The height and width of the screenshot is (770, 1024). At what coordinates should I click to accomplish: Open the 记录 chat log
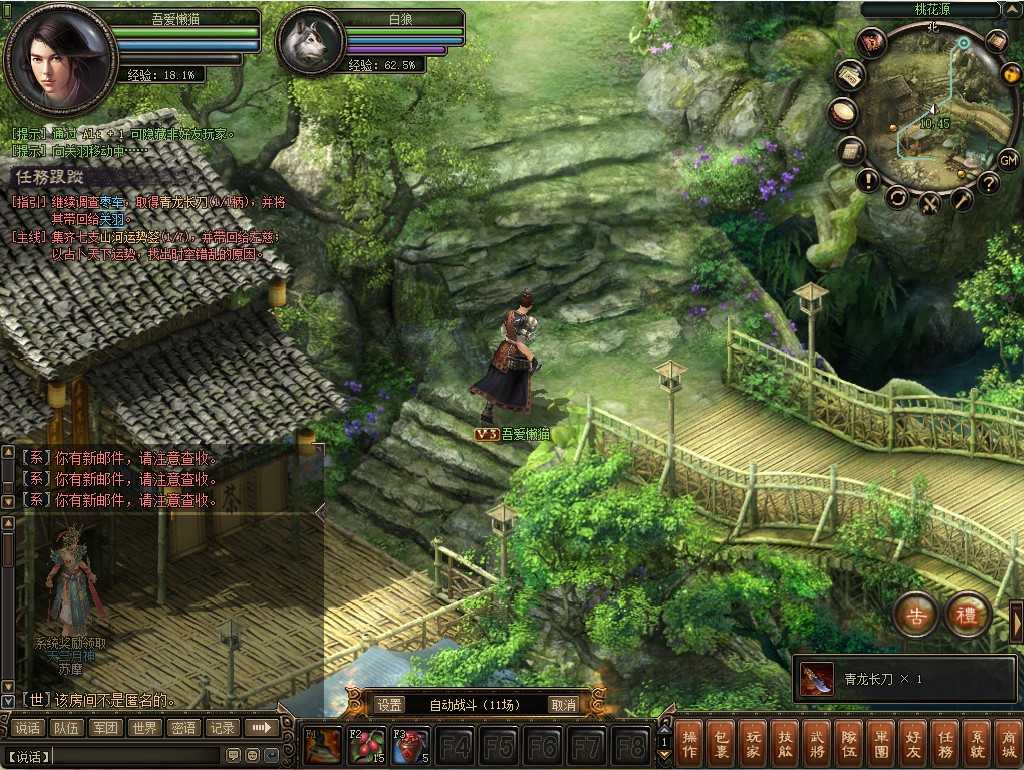pos(221,728)
